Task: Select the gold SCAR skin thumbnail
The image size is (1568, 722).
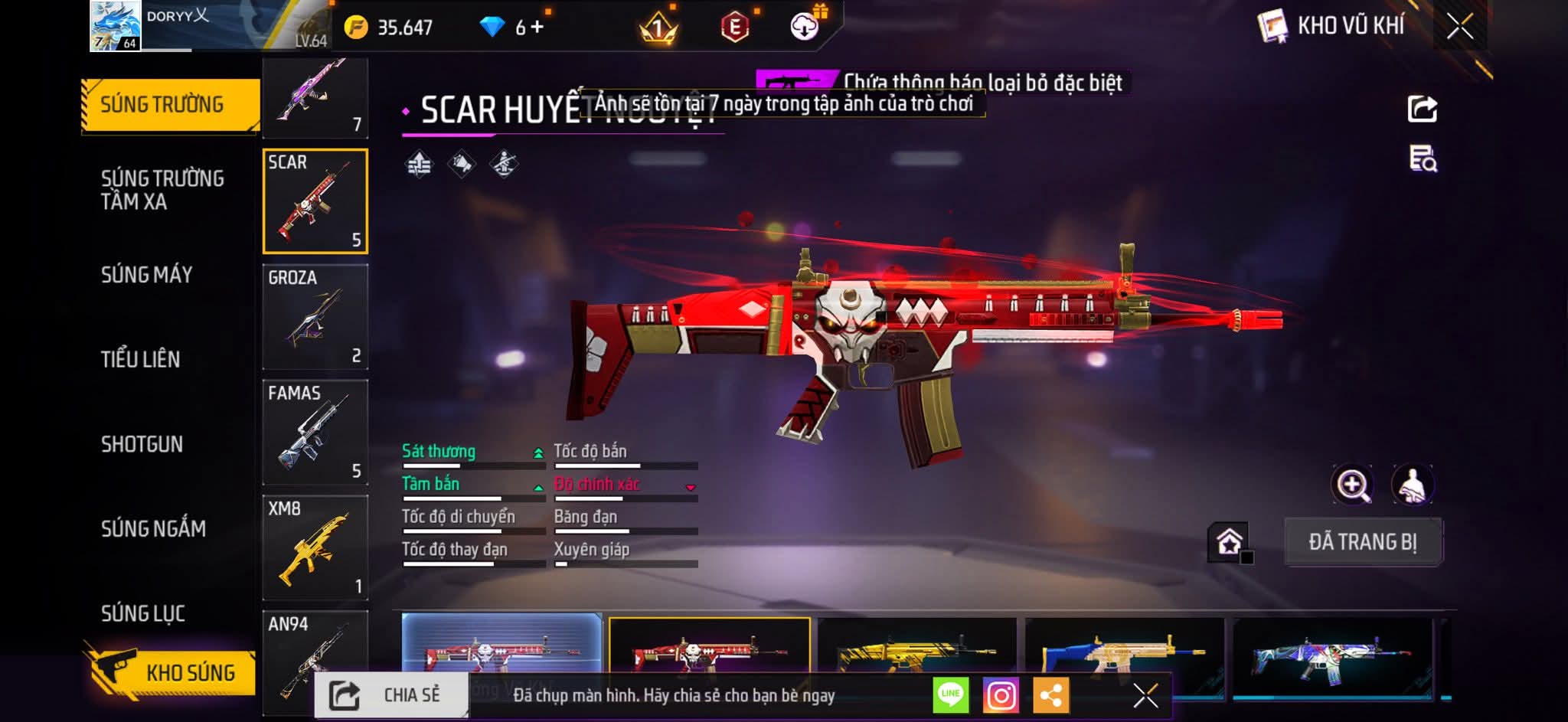Action: [x=917, y=651]
